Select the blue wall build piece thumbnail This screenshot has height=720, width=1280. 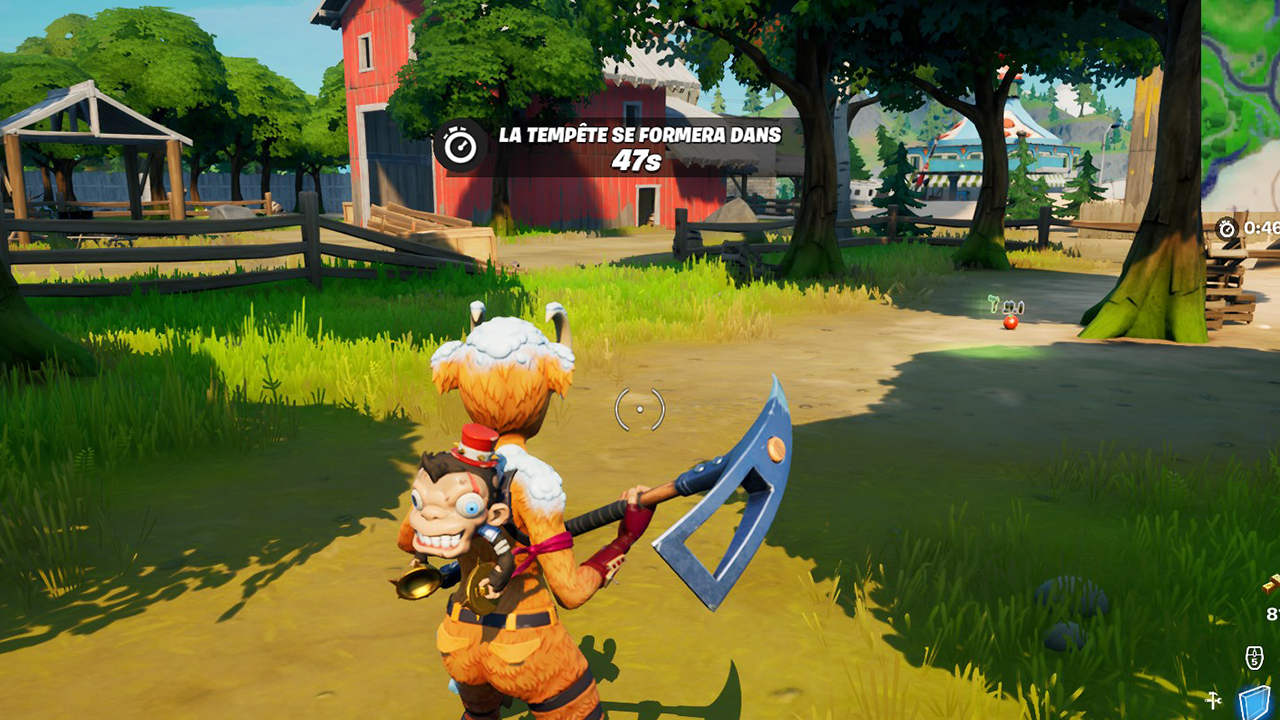tap(1254, 700)
